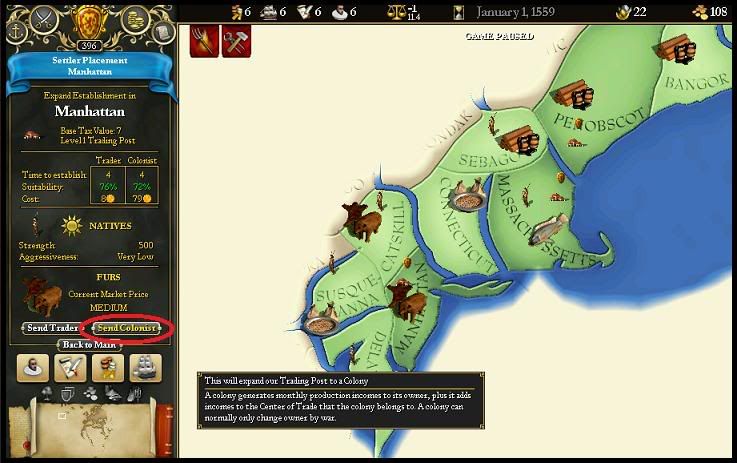Open the sailing ship button

click(x=145, y=368)
